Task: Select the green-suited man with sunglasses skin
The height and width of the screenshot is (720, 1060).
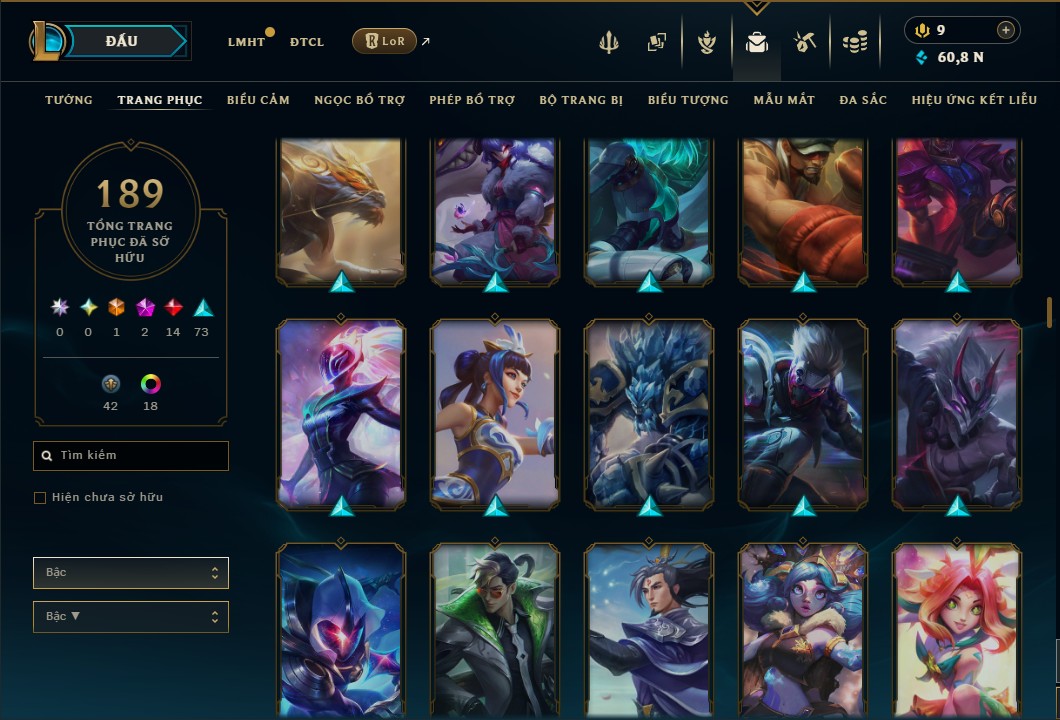Action: tap(495, 632)
